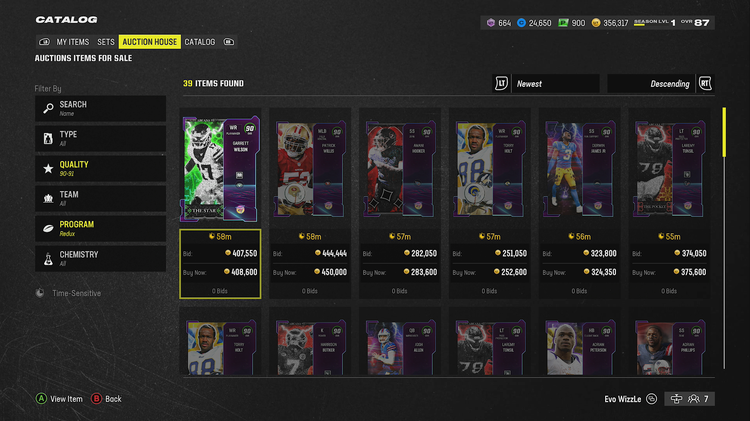The image size is (750, 421).
Task: Change the Quality 90-91 filter
Action: tap(100, 168)
